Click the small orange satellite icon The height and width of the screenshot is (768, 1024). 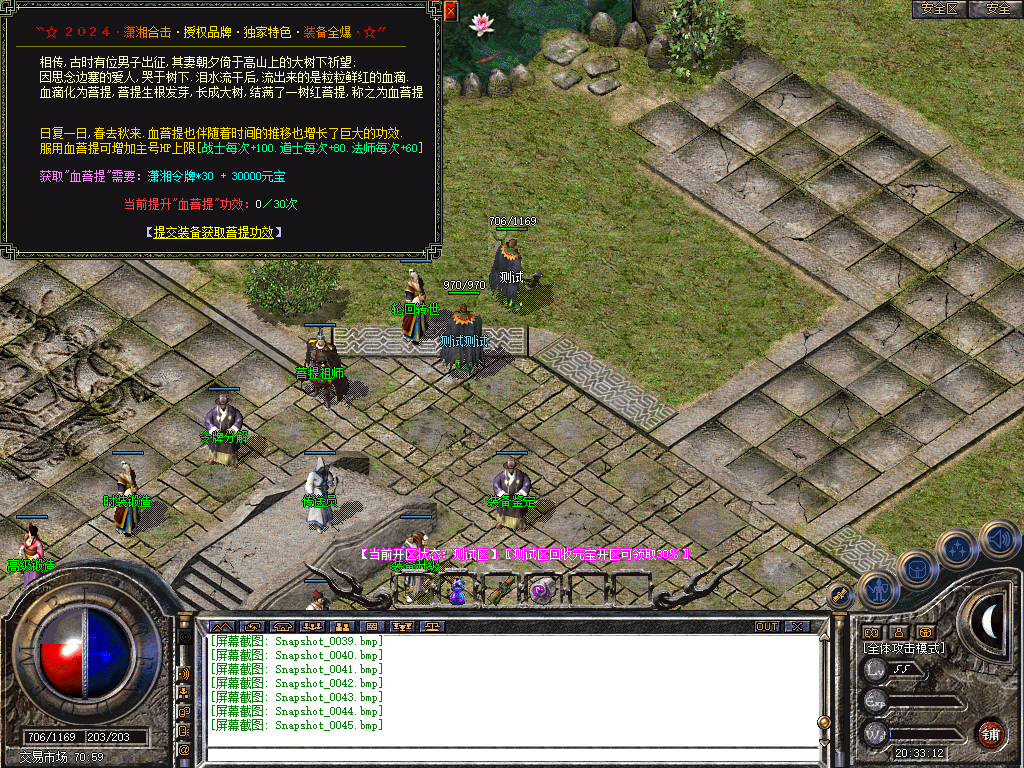tap(840, 594)
